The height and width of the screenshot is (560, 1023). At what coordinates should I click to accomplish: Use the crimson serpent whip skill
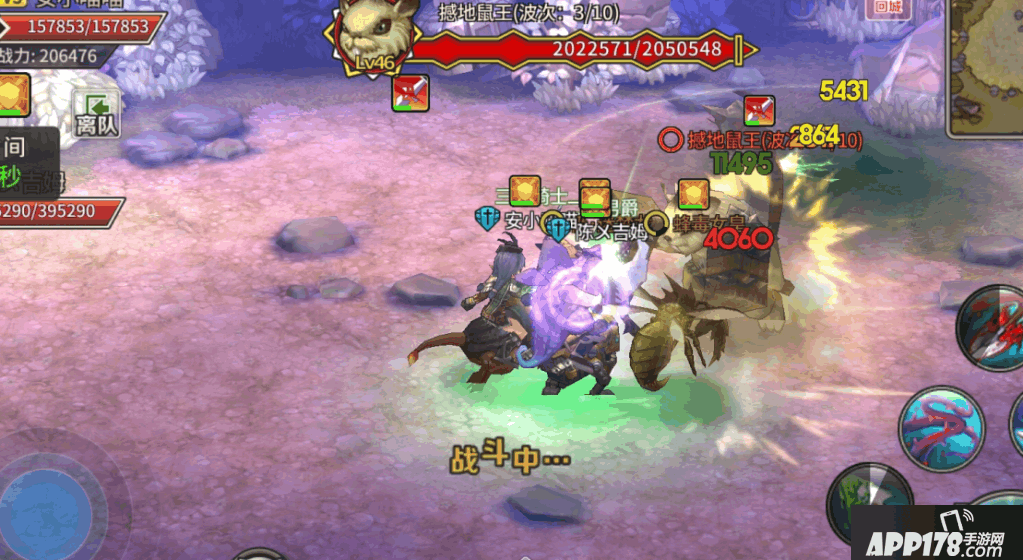(941, 428)
